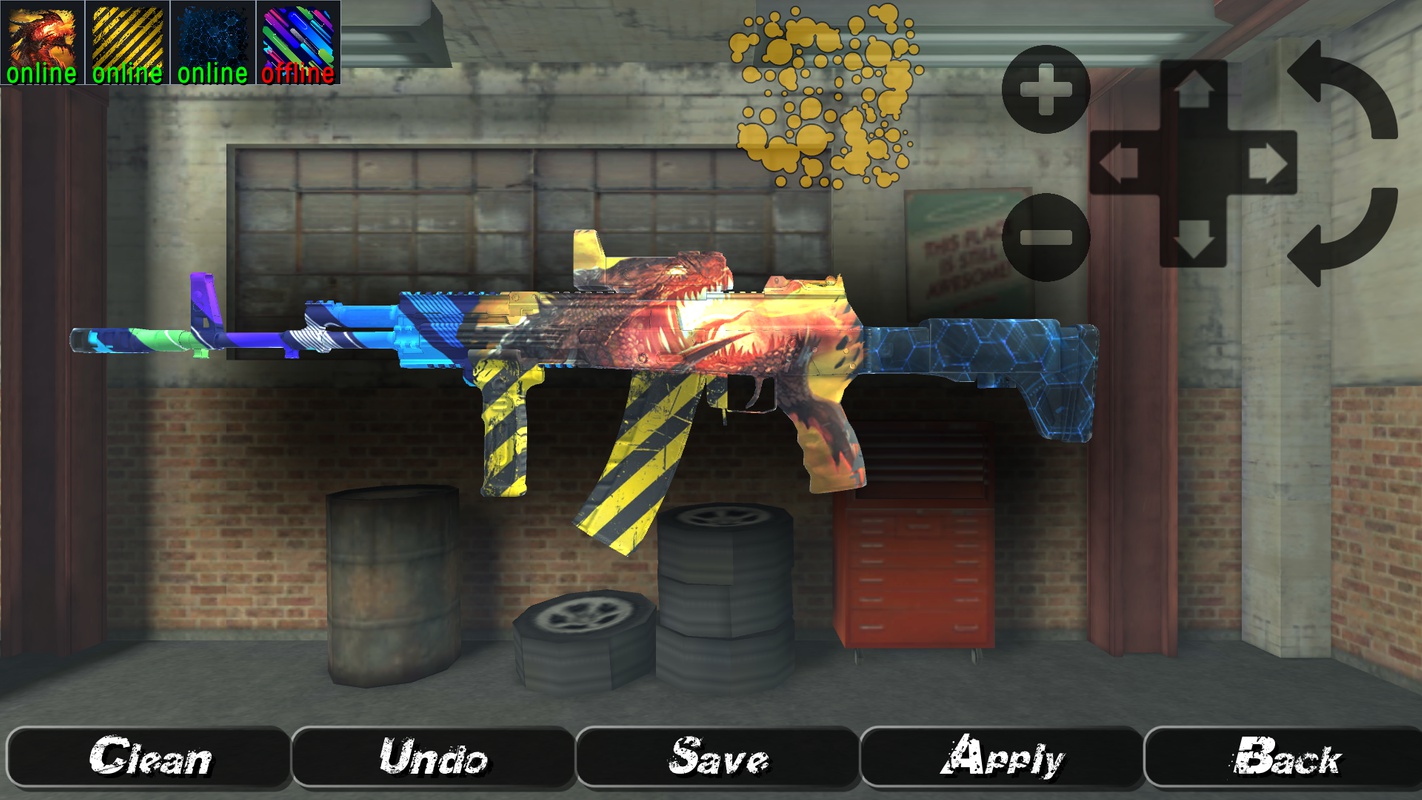Save the current weapon skin

717,758
